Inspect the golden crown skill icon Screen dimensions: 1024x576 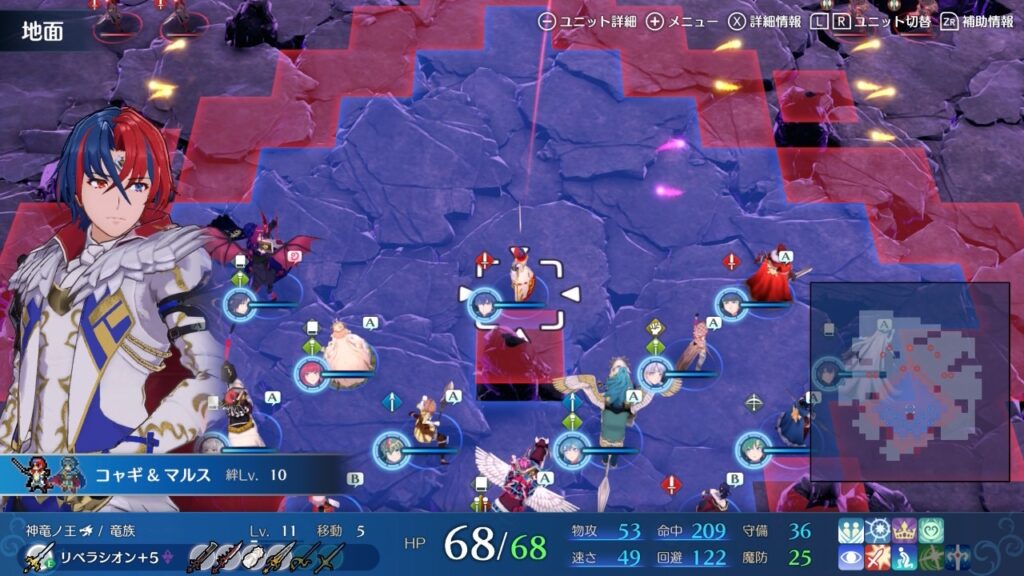[x=904, y=531]
